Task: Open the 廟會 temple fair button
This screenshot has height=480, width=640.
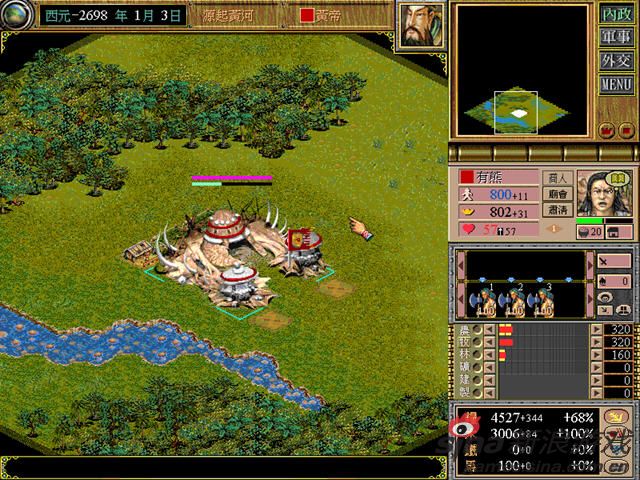Action: tap(558, 194)
